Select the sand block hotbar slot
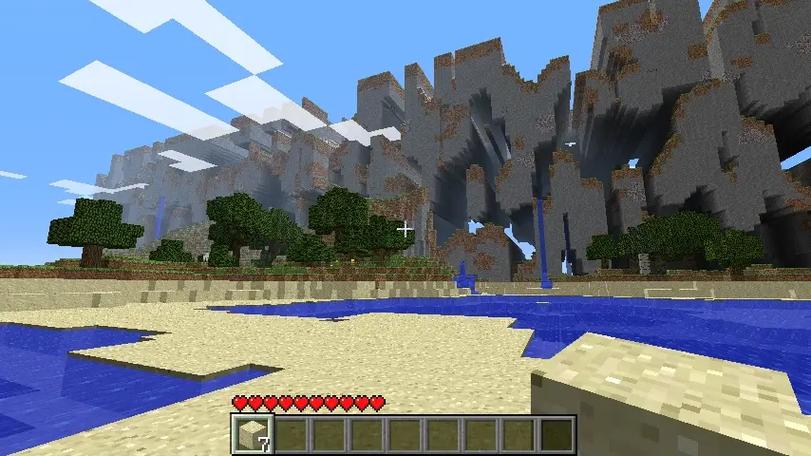 click(x=252, y=434)
